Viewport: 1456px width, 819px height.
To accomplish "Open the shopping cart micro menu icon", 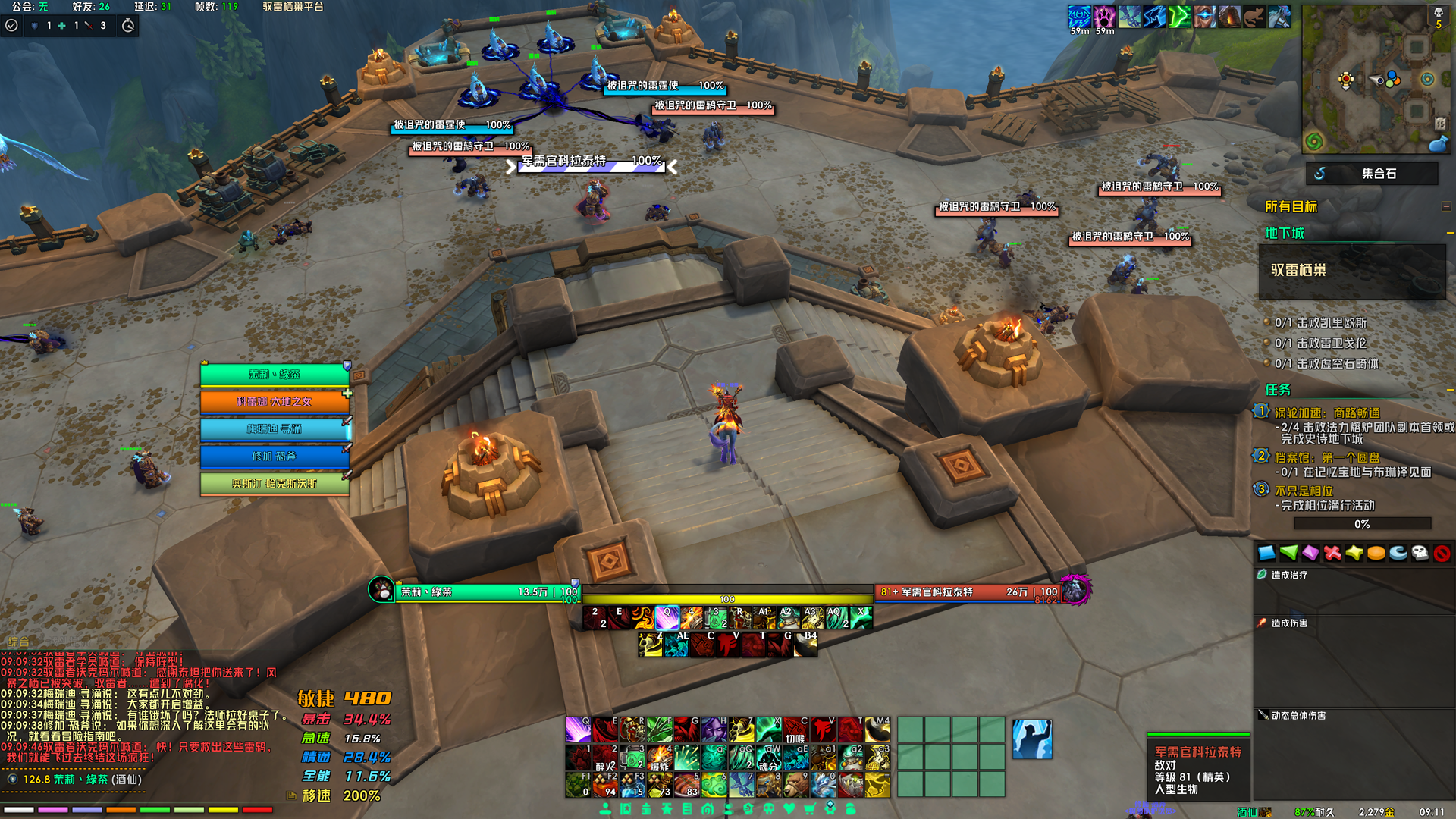I will [810, 809].
